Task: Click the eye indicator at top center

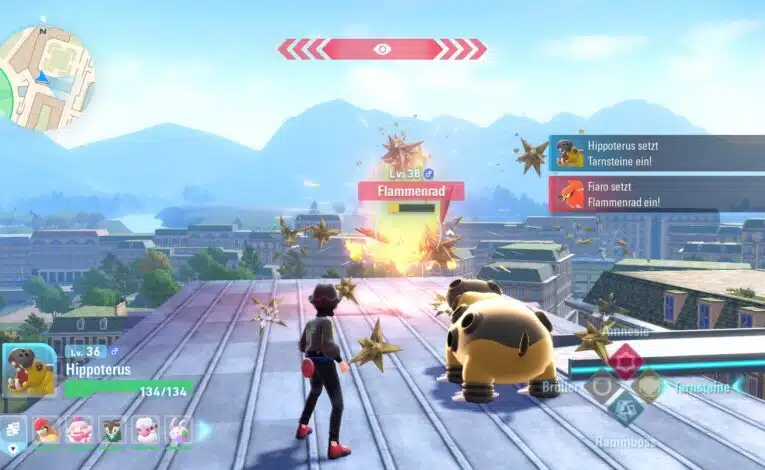Action: coord(382,49)
